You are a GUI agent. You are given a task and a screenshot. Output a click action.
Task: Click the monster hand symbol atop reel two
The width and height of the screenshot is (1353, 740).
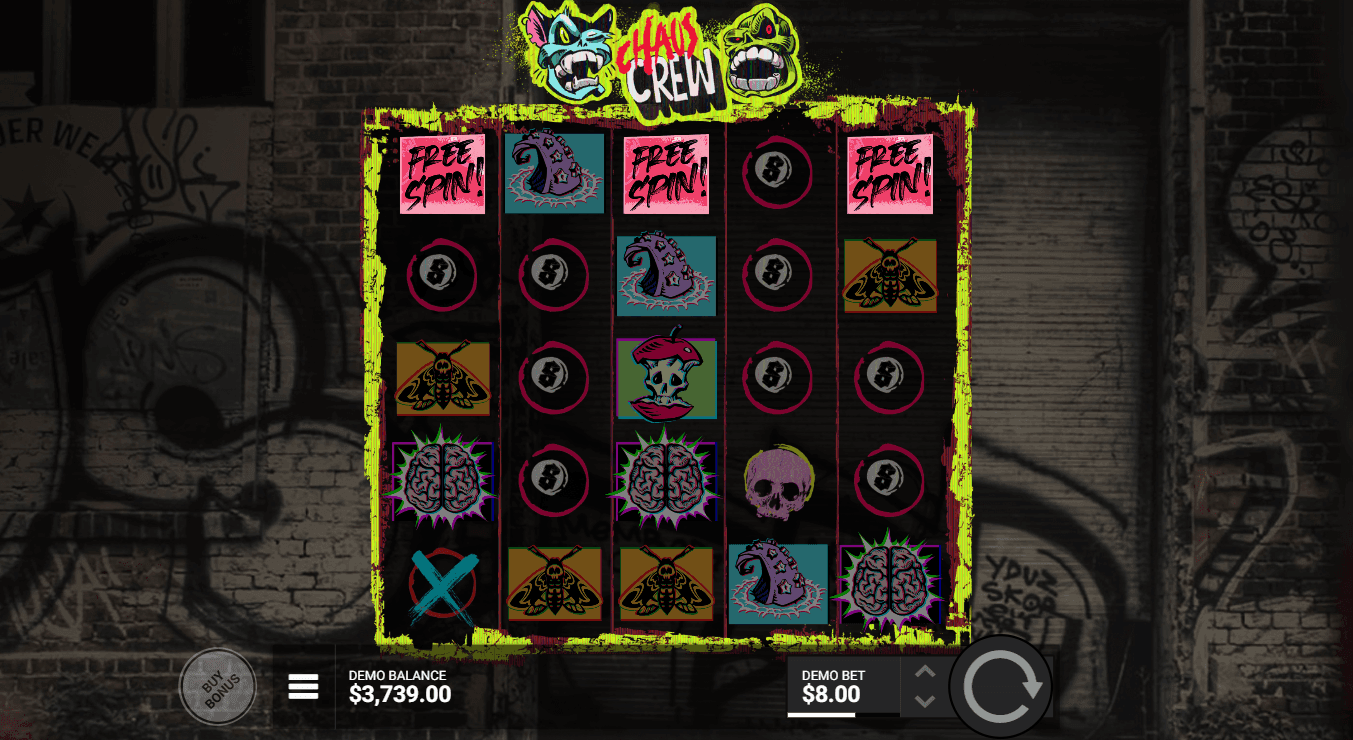[553, 173]
